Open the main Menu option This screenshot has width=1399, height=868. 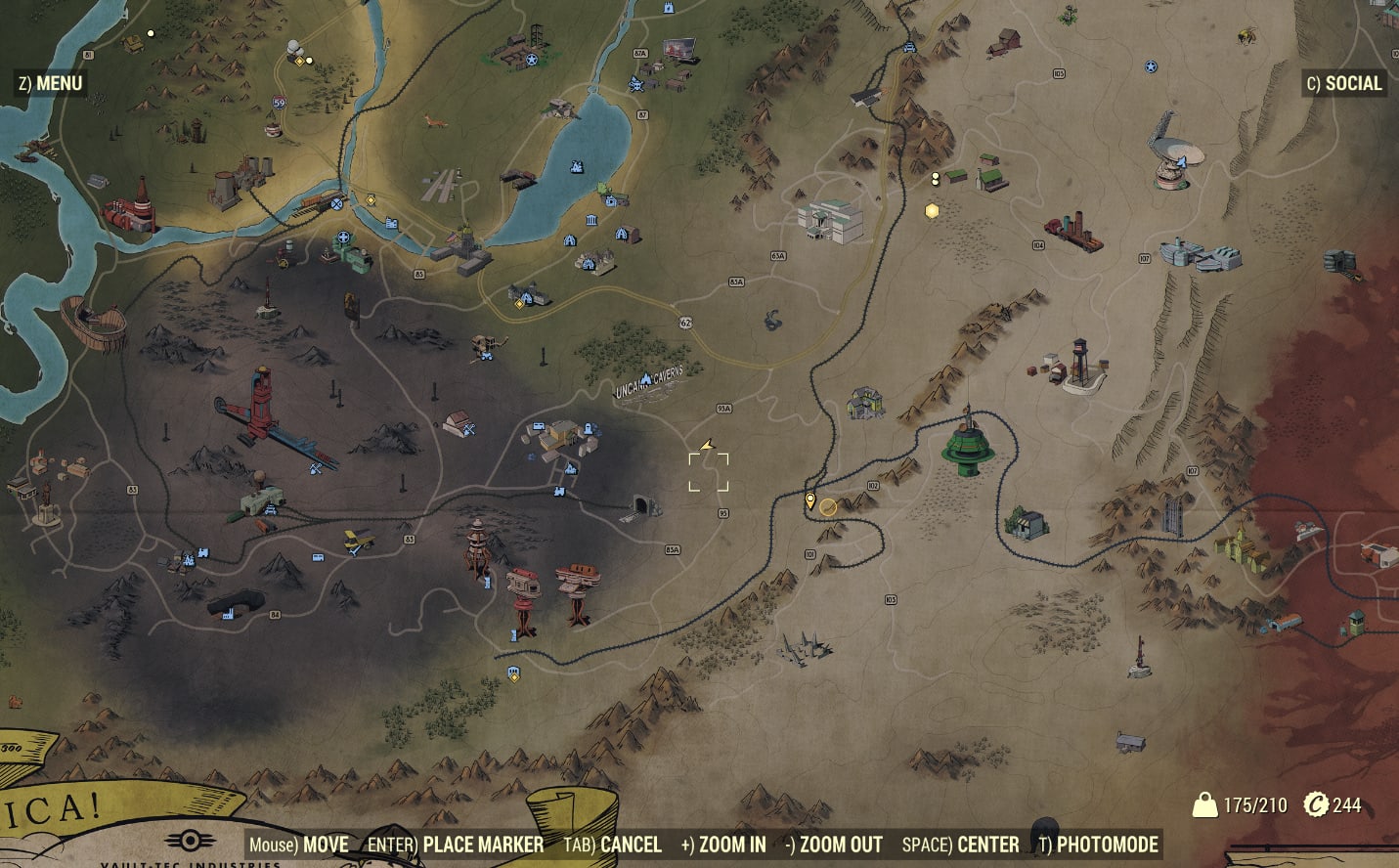click(50, 84)
